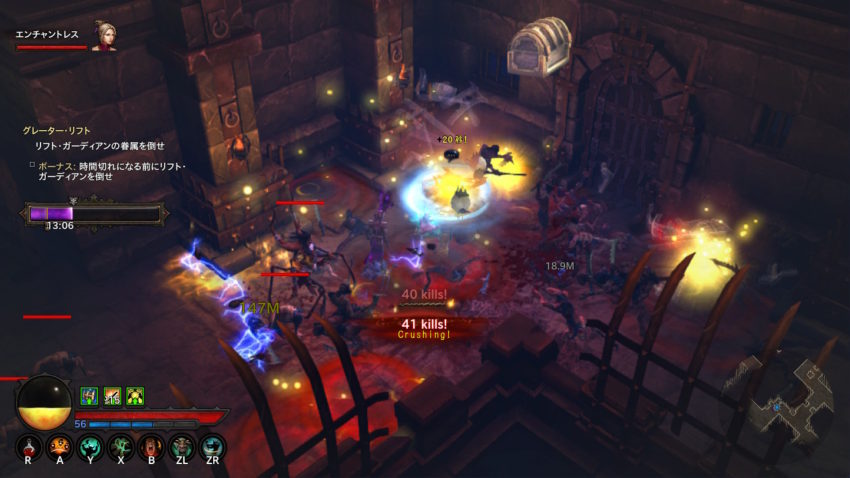Activate the teal creature skill icon
The height and width of the screenshot is (478, 850).
tap(212, 447)
